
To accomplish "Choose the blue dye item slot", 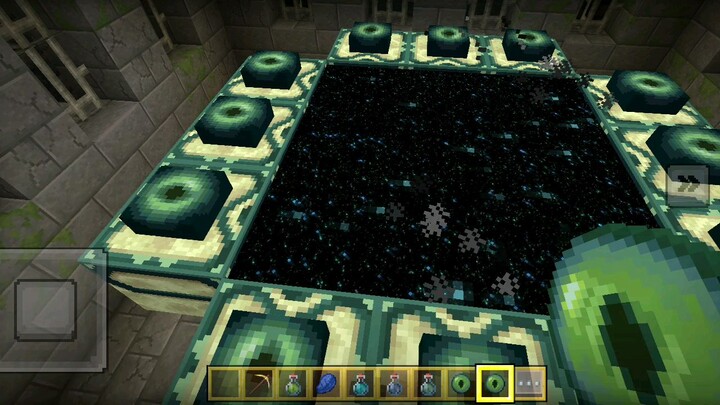I will (327, 384).
